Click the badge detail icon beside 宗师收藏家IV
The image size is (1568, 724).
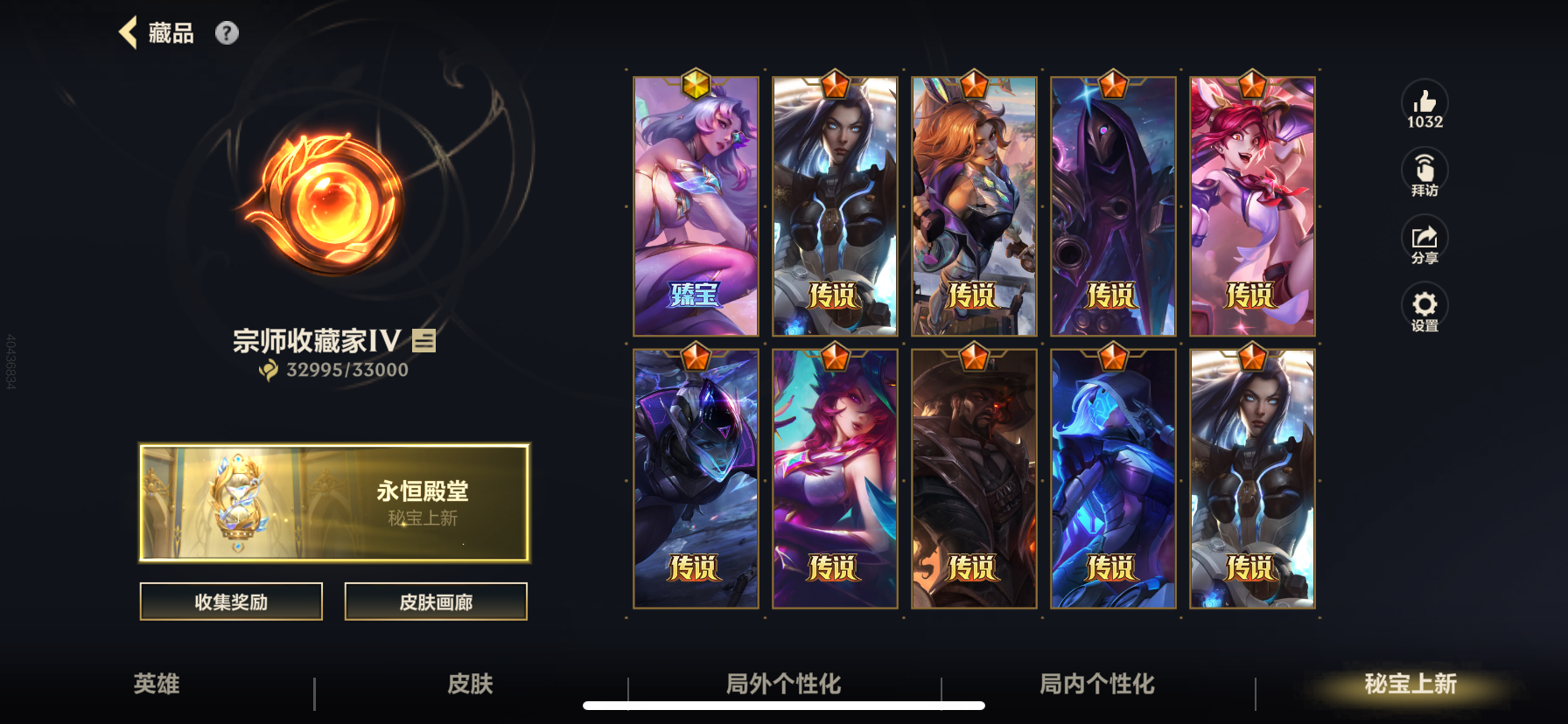(x=423, y=344)
